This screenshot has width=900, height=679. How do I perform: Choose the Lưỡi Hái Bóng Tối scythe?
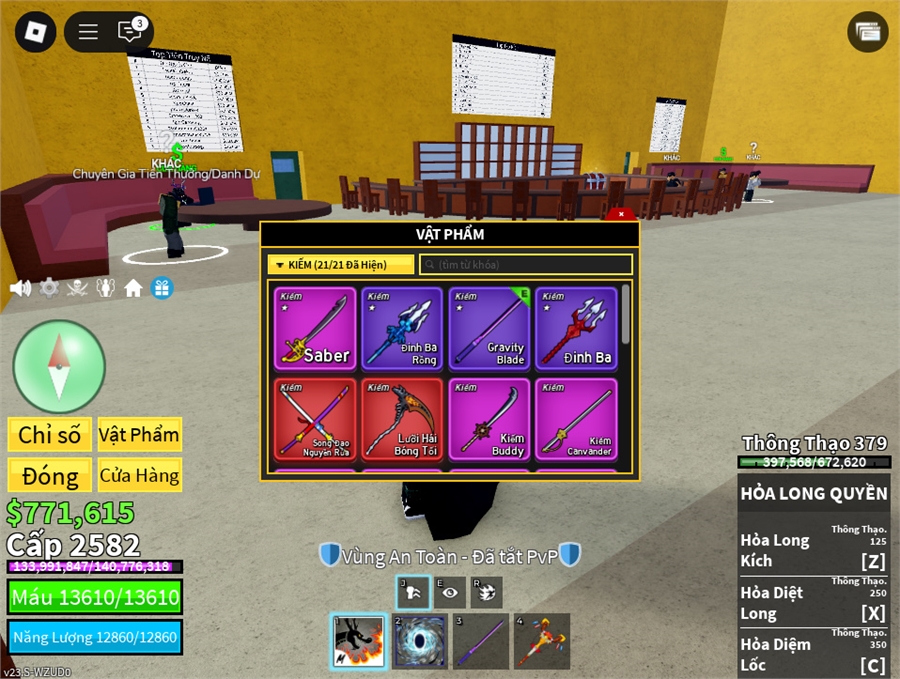point(401,419)
